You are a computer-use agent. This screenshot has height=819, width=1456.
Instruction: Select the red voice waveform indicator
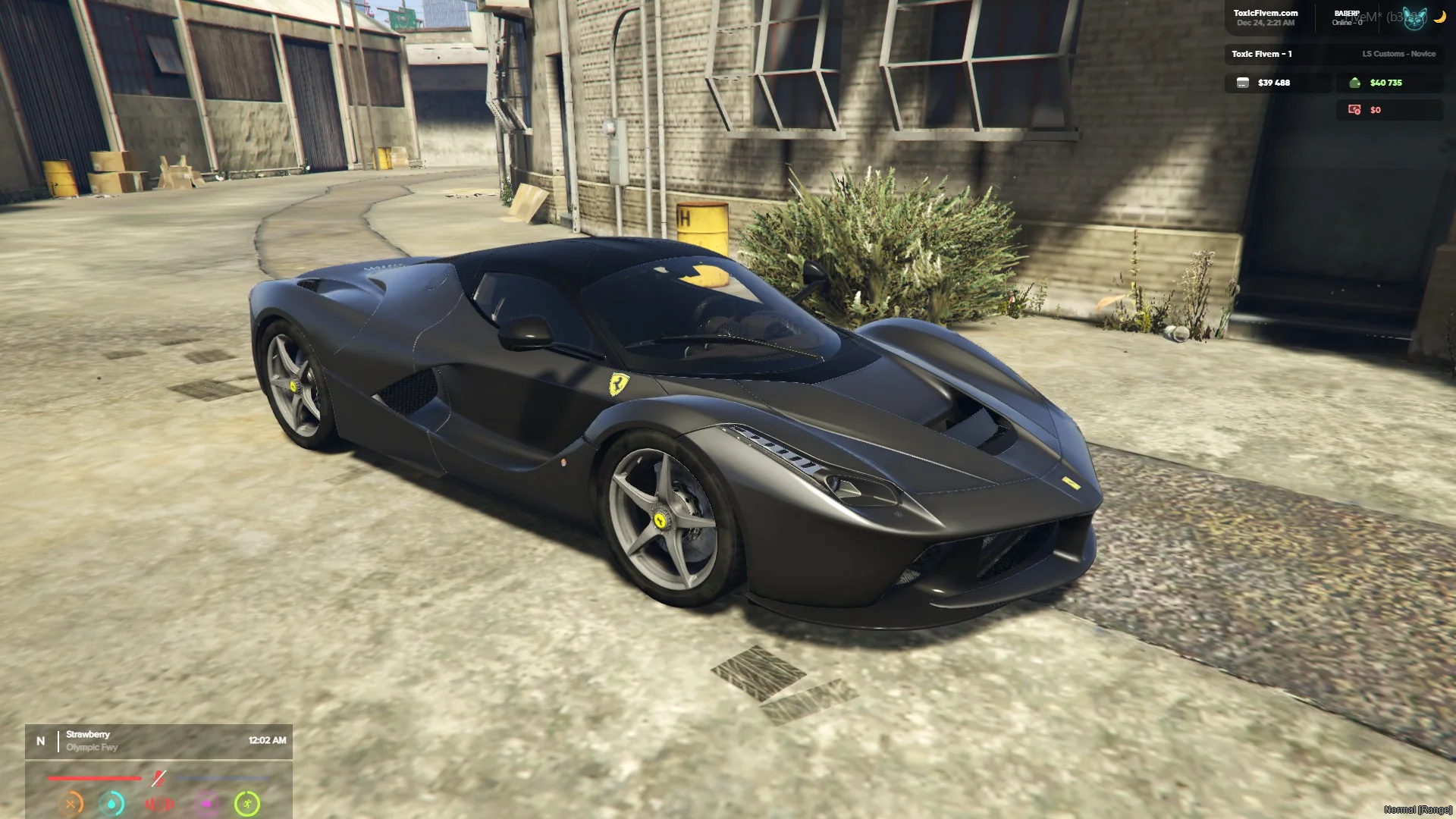pyautogui.click(x=159, y=803)
